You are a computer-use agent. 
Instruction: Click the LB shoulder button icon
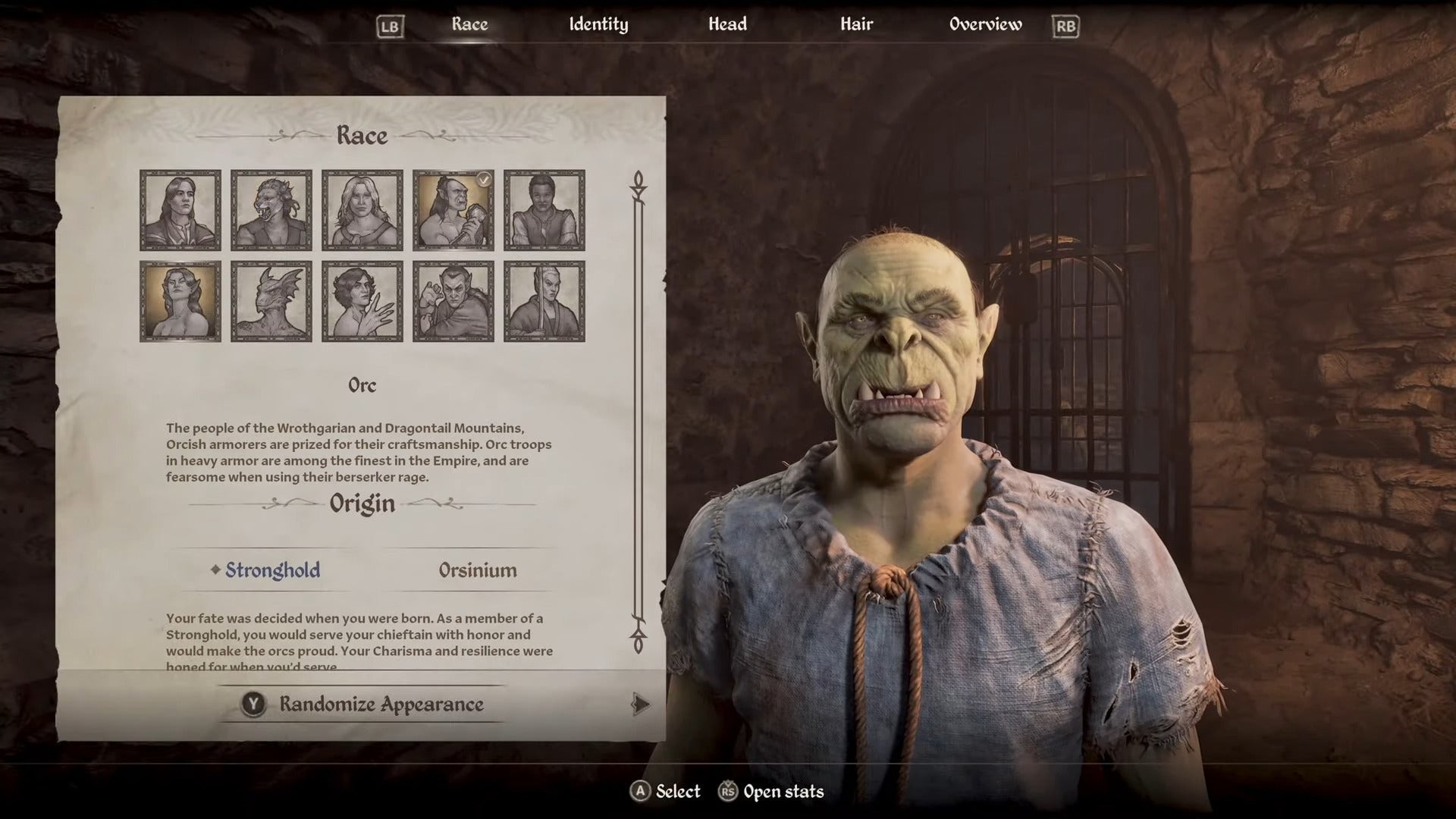point(389,24)
